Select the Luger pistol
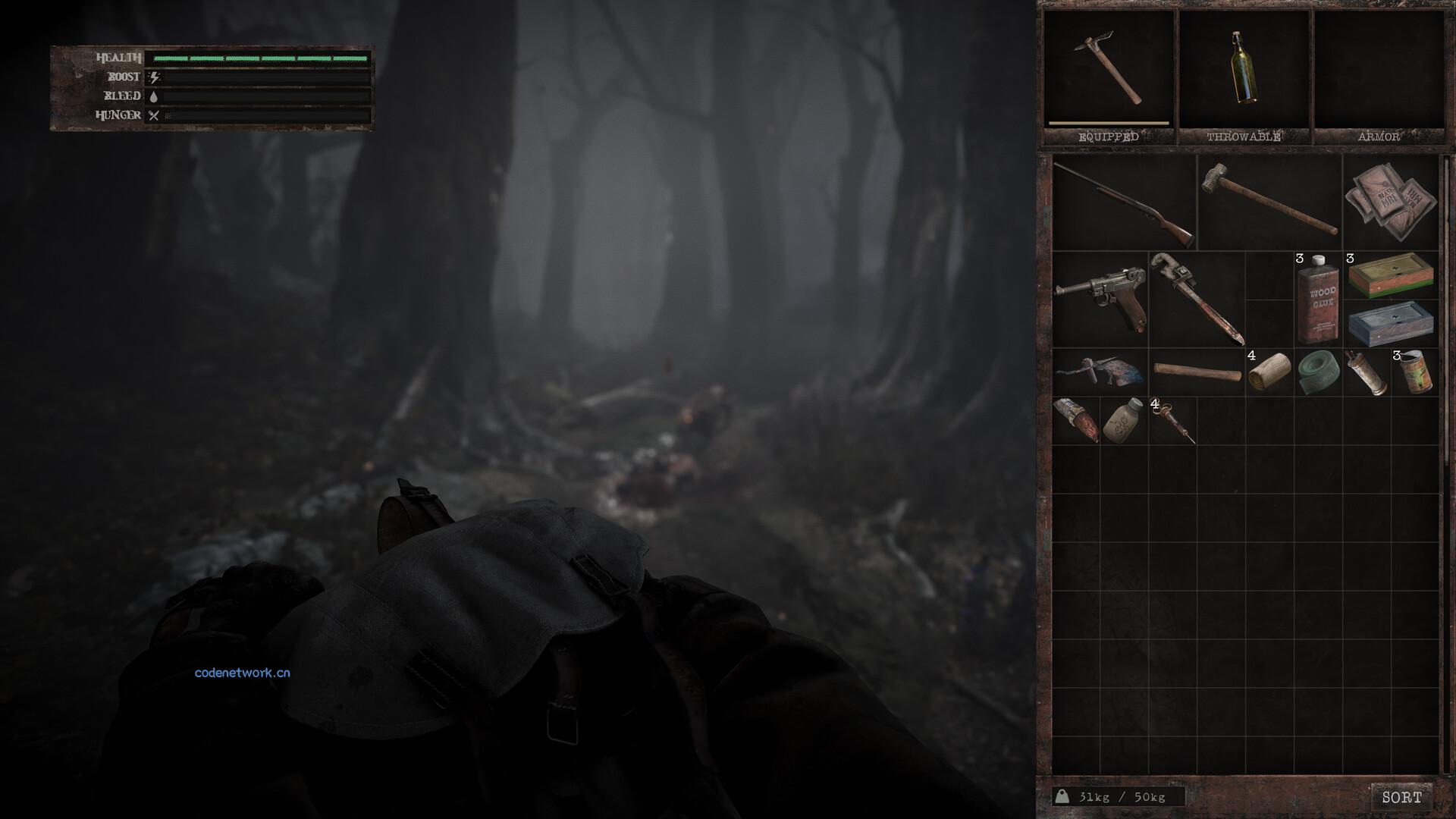Image resolution: width=1456 pixels, height=819 pixels. pyautogui.click(x=1100, y=299)
